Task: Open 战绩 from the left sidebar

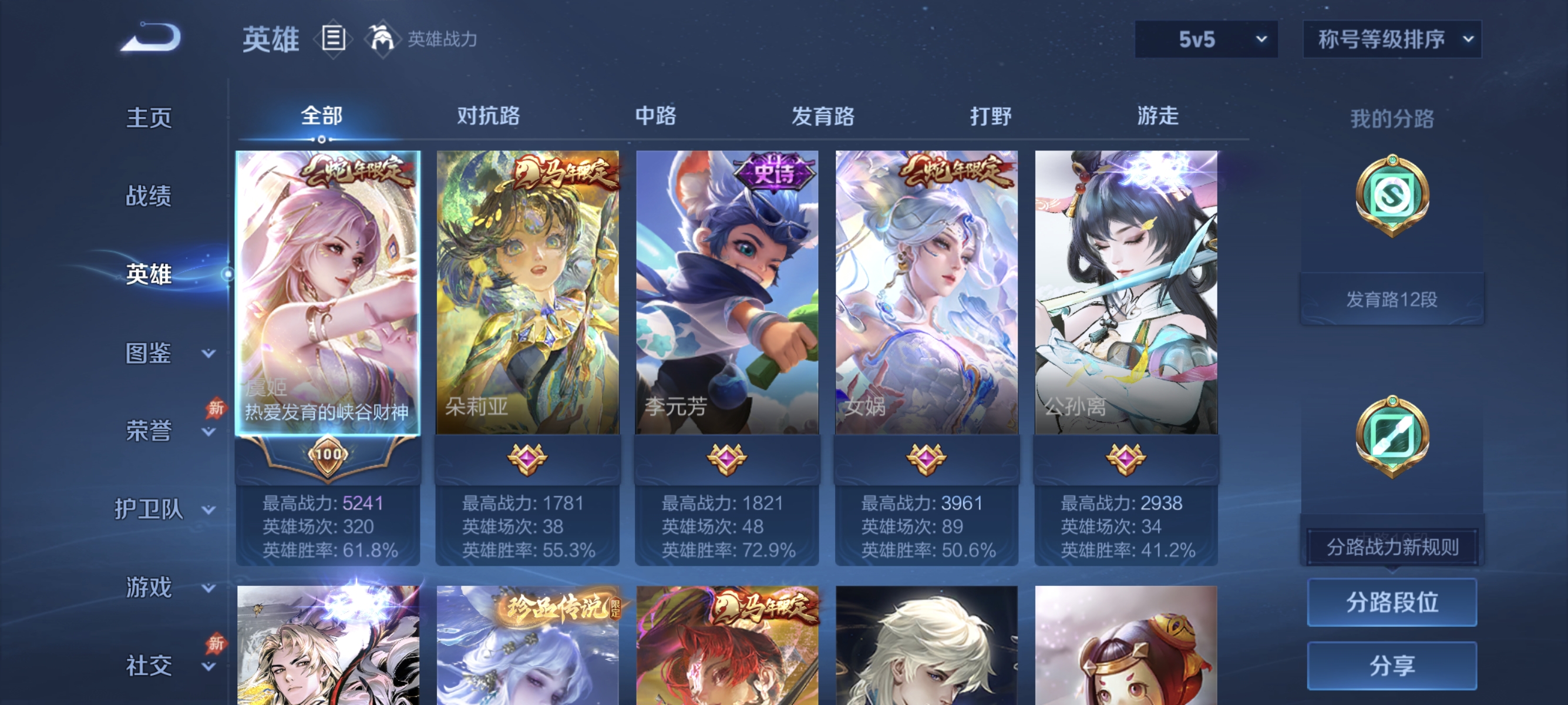Action: pos(150,197)
